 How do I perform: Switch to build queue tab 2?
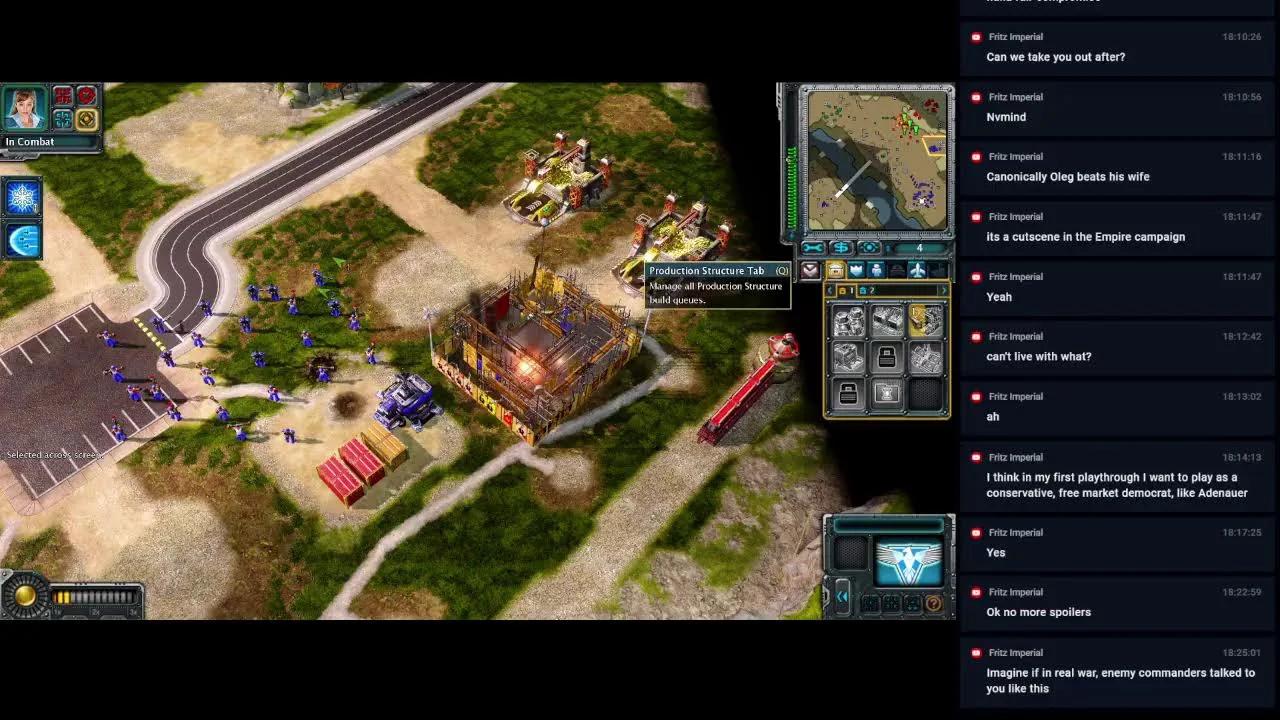coord(868,290)
